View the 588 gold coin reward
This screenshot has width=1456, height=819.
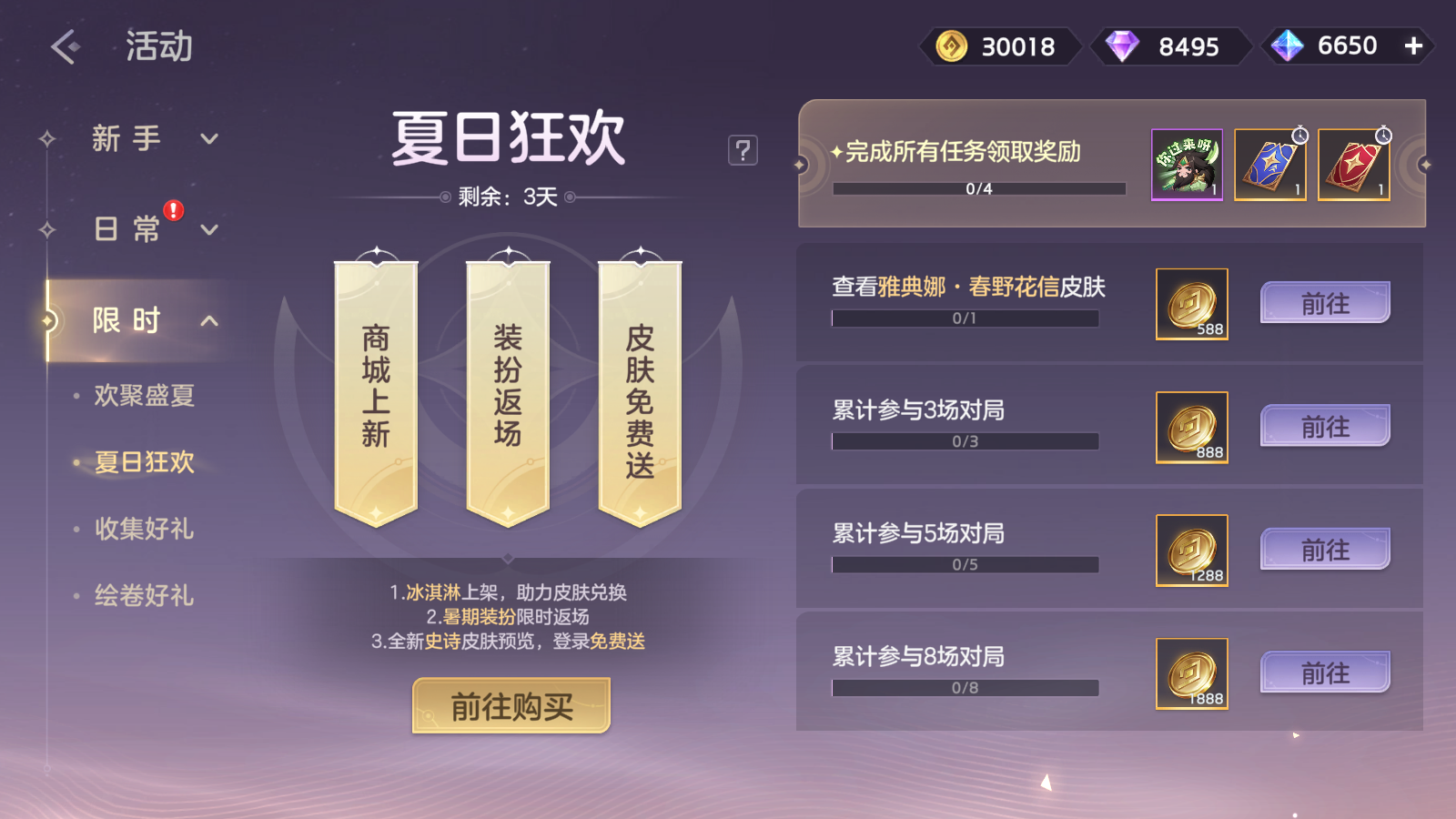(x=1192, y=304)
